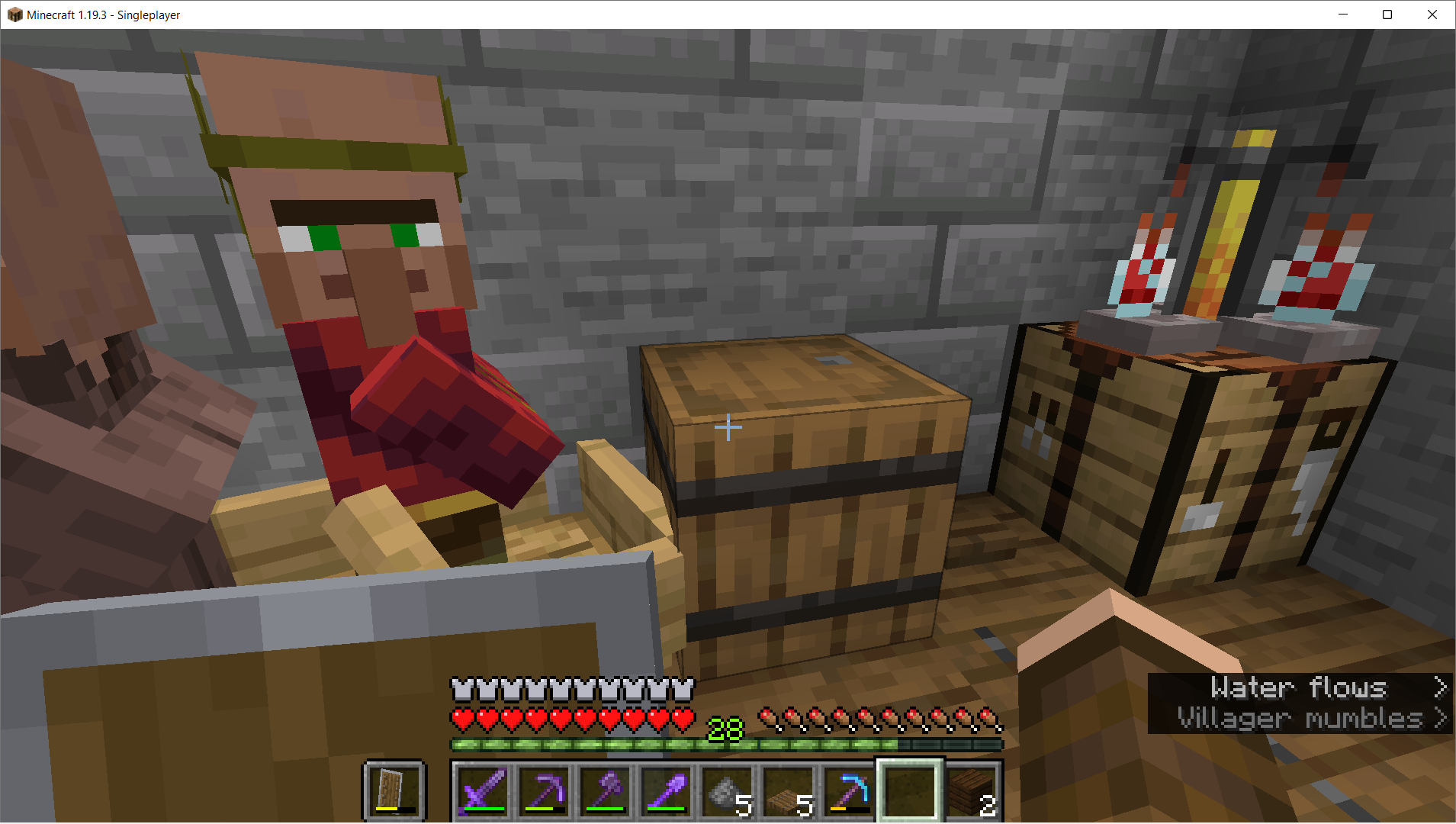Click the 'Minecraft 1.19.3 - Singleplayer' title text
The image size is (1456, 824).
tap(103, 14)
